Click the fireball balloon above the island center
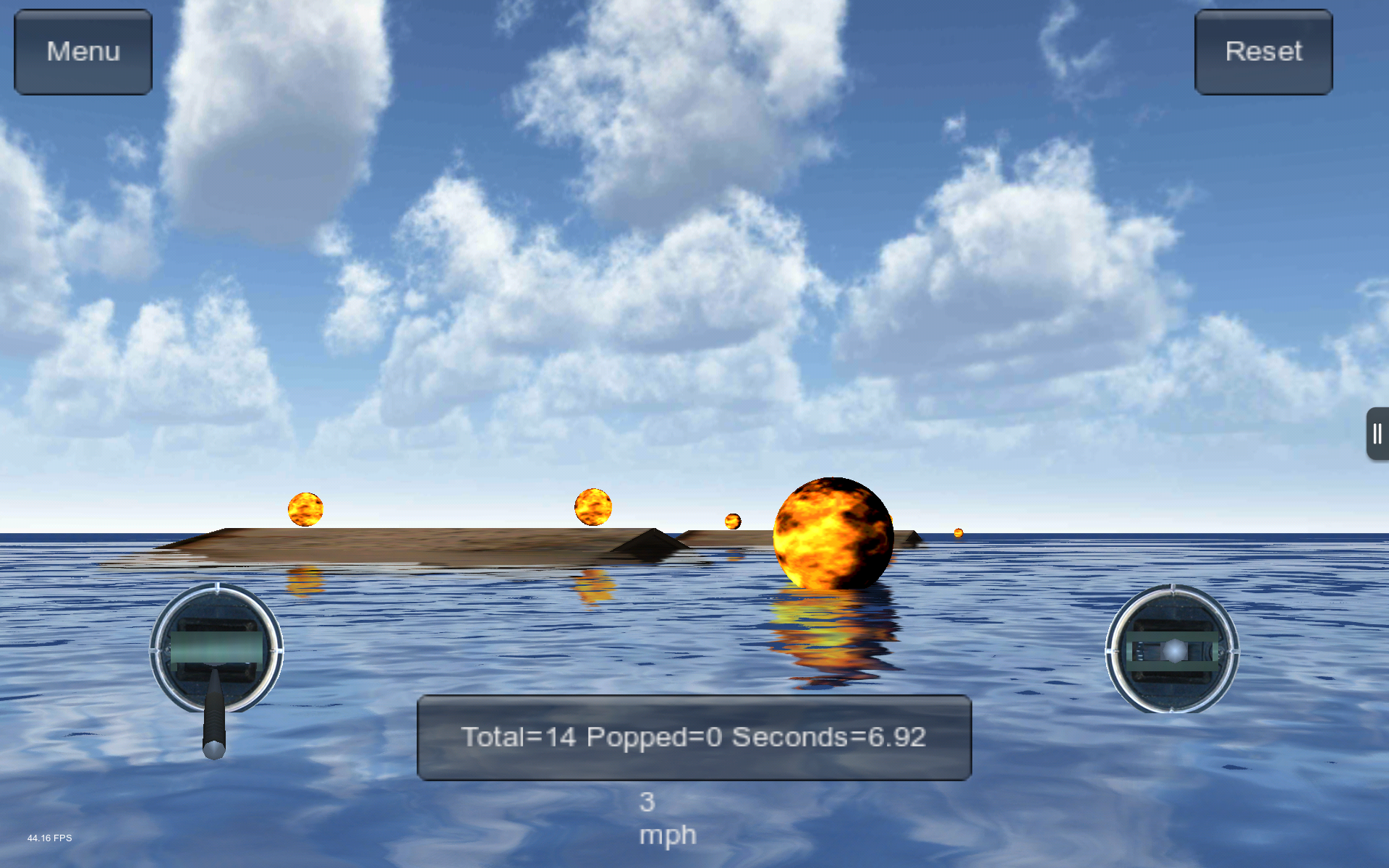The image size is (1389, 868). click(593, 506)
